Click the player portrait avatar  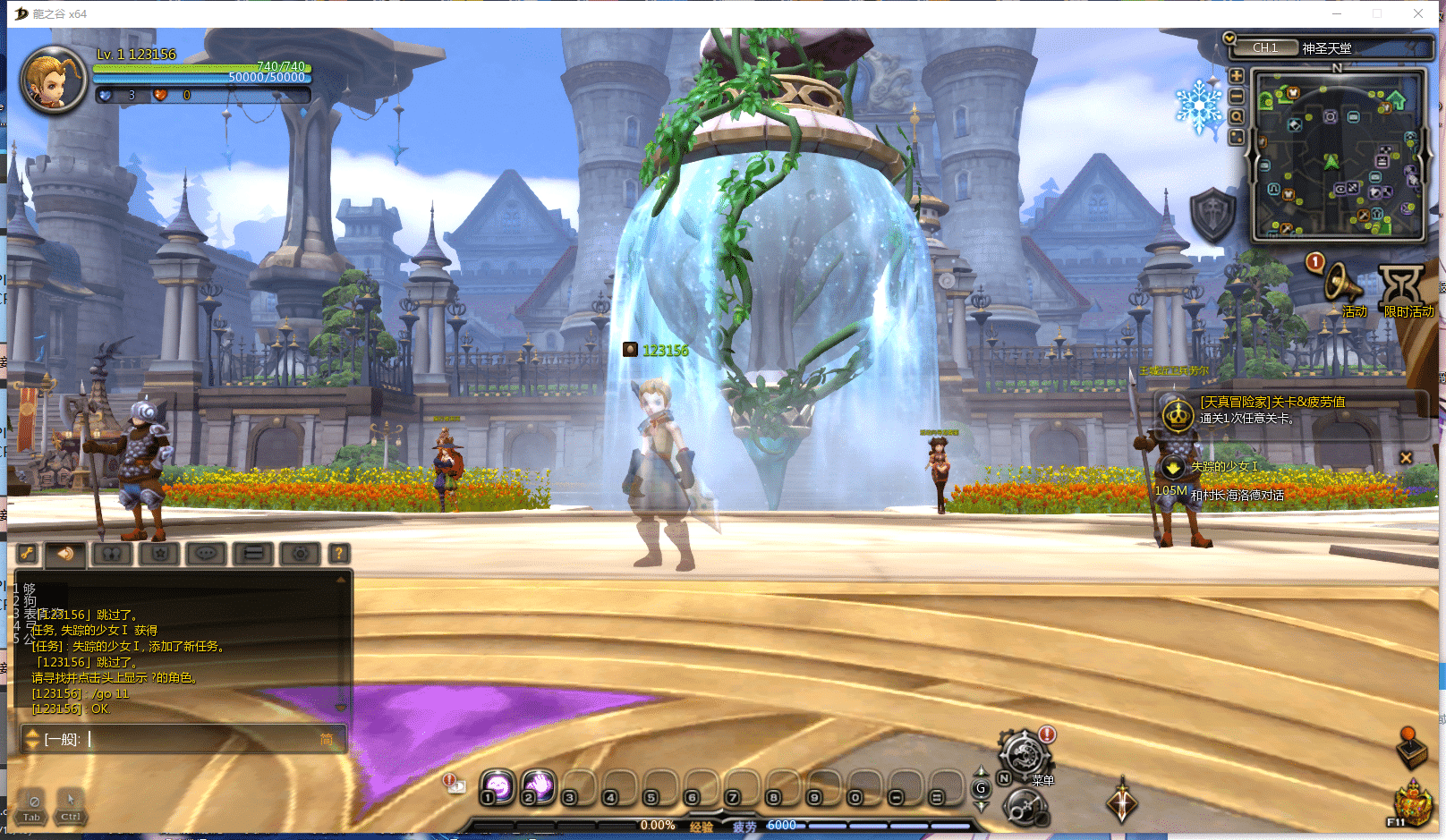(54, 80)
